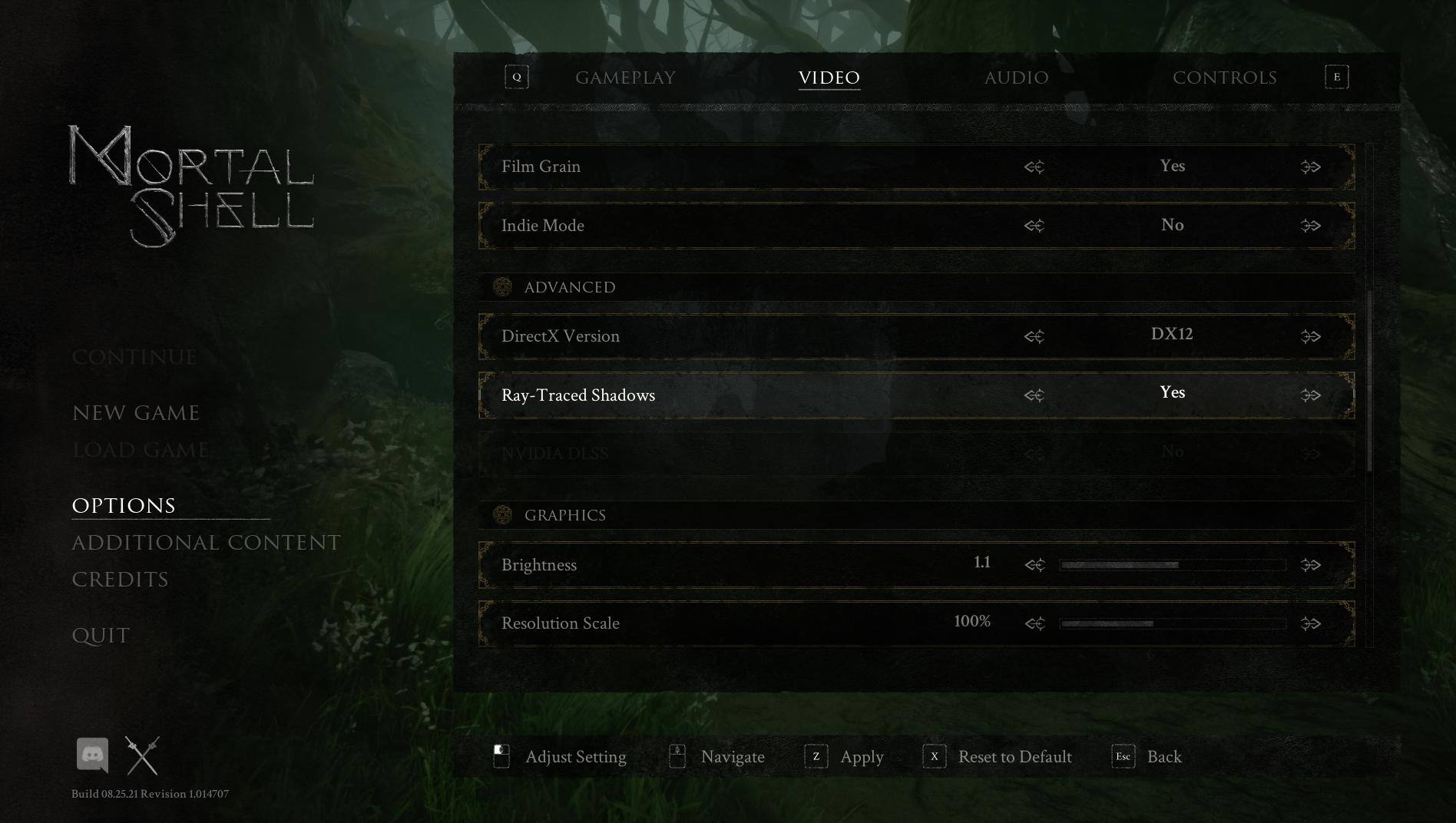The height and width of the screenshot is (823, 1456).
Task: Open the Audio settings tab
Action: [1016, 78]
